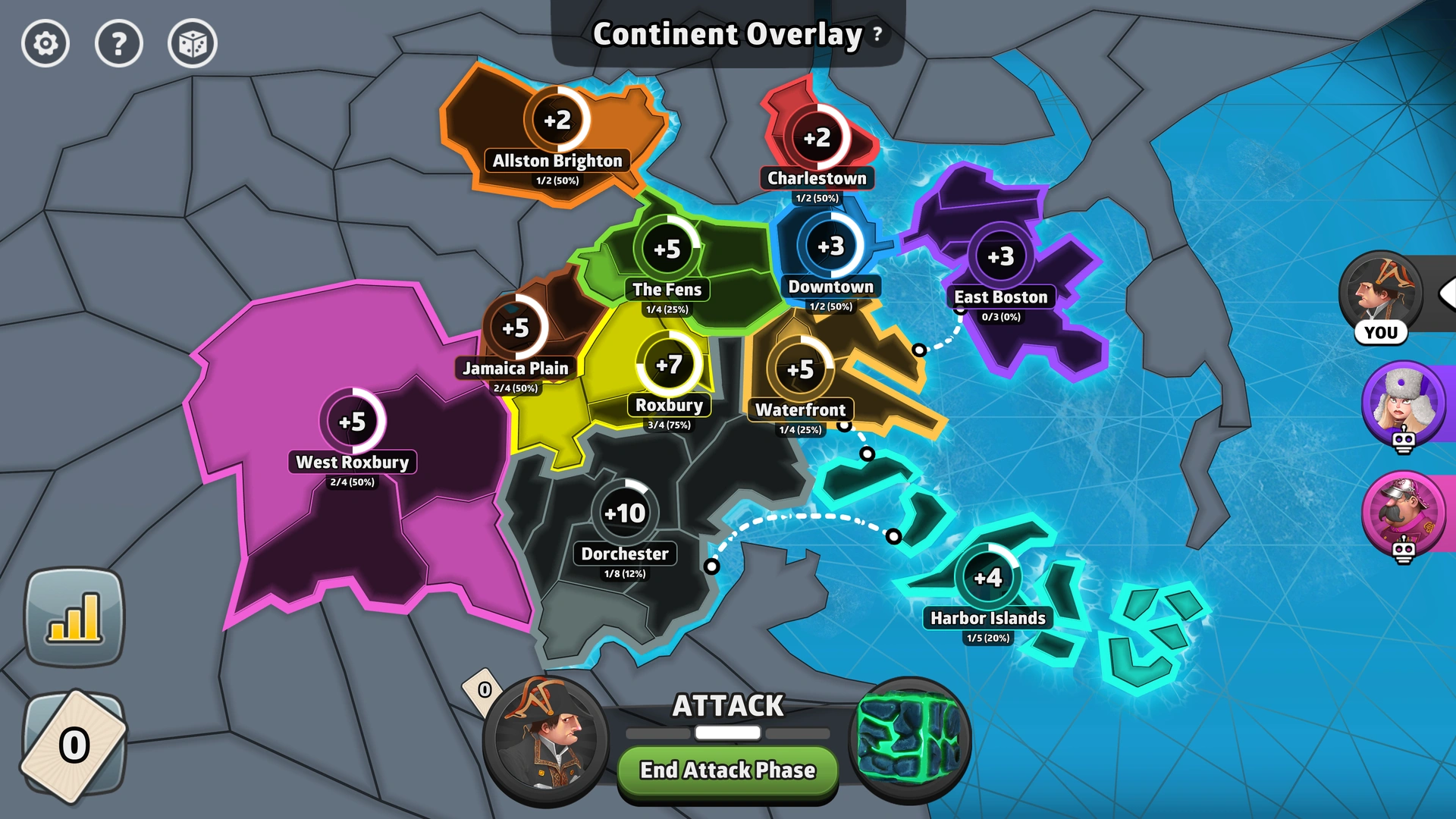Click the dice icon in the top toolbar
Screen dimensions: 1456x819
pyautogui.click(x=192, y=45)
